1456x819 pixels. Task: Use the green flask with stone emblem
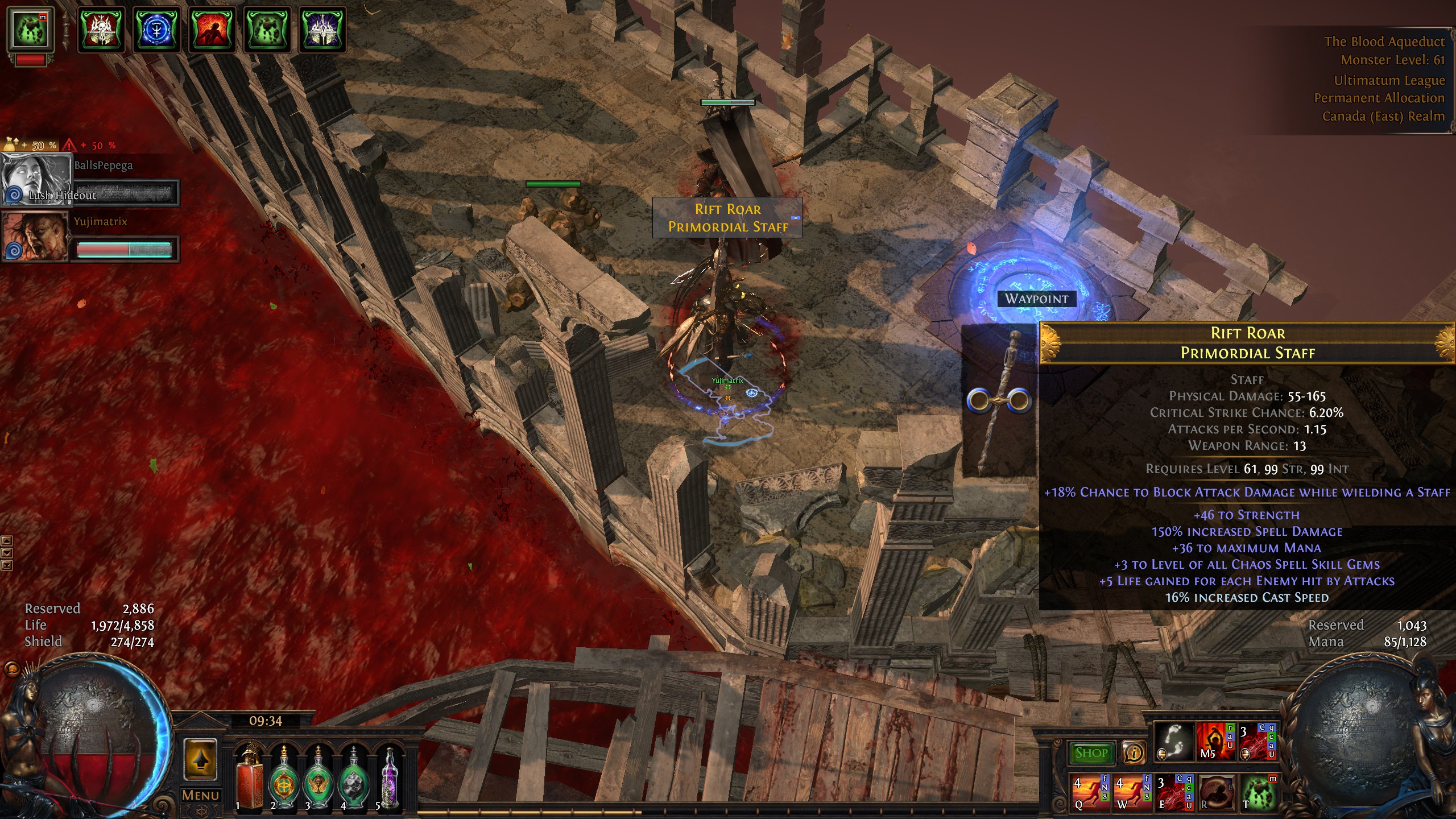(x=353, y=778)
